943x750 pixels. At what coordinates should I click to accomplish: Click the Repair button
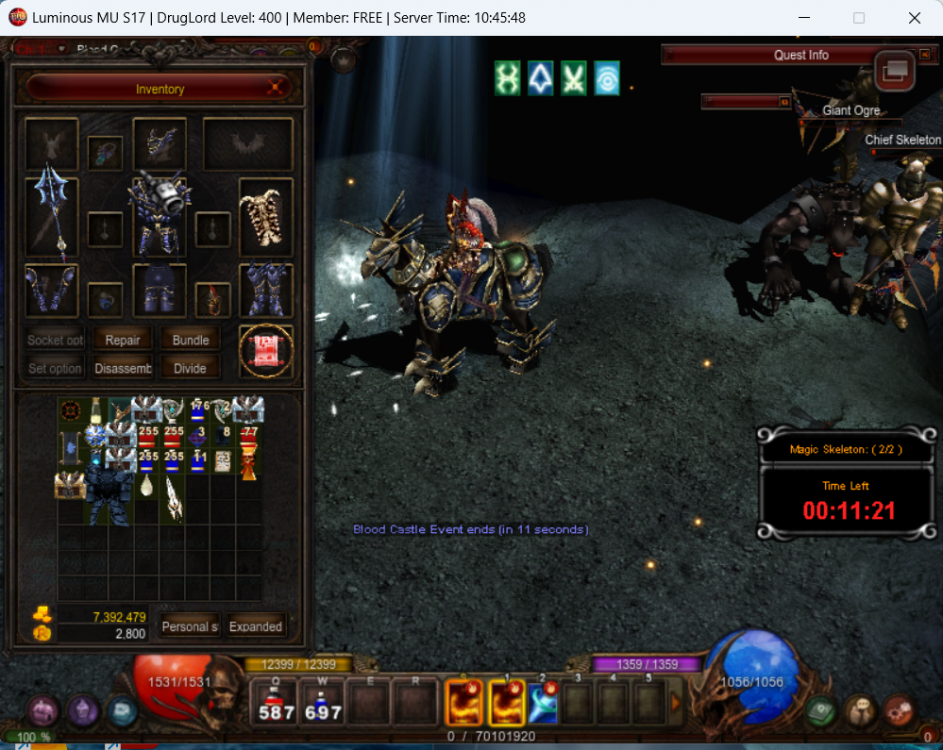point(123,340)
